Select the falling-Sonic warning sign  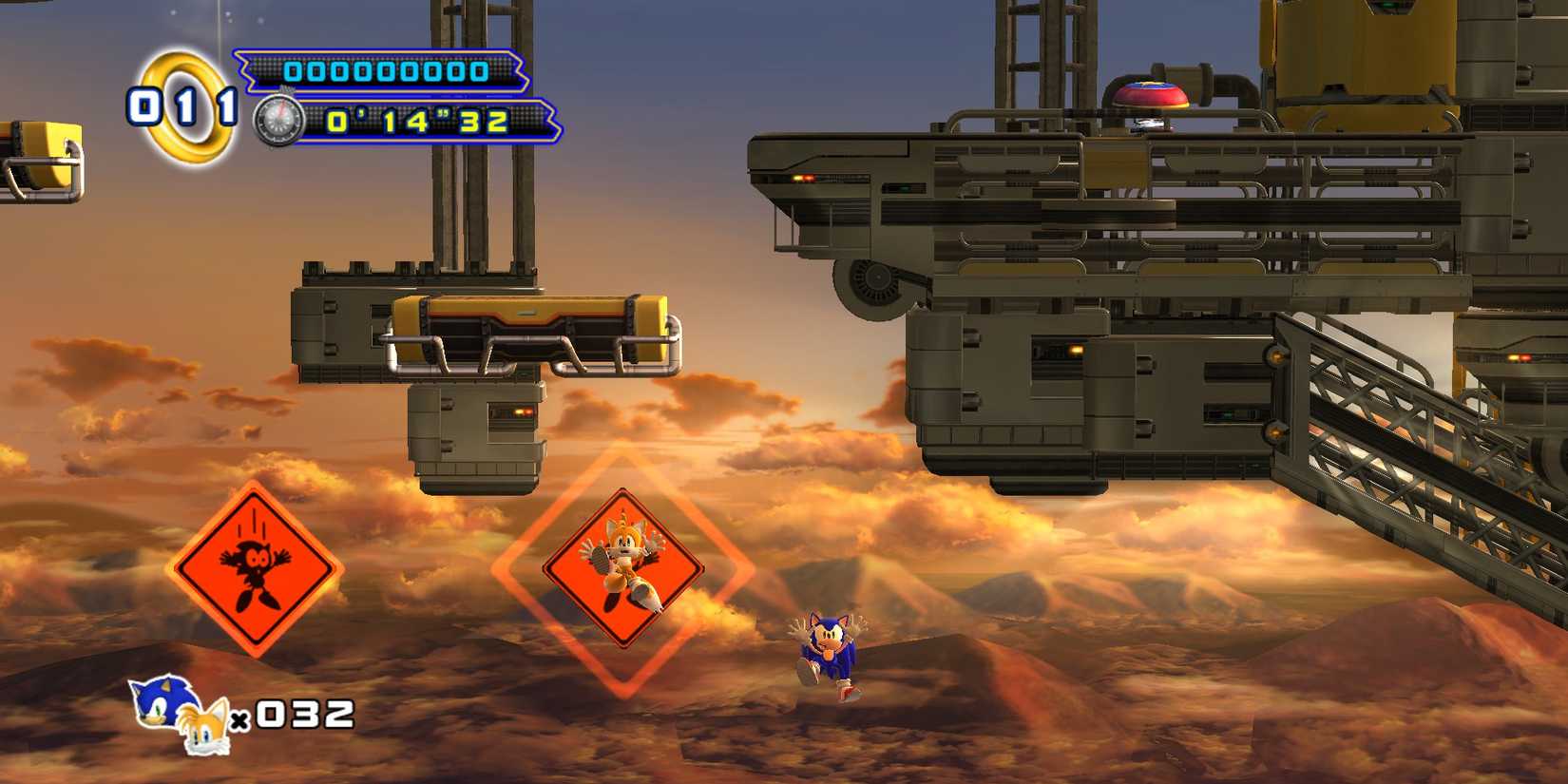coord(257,570)
